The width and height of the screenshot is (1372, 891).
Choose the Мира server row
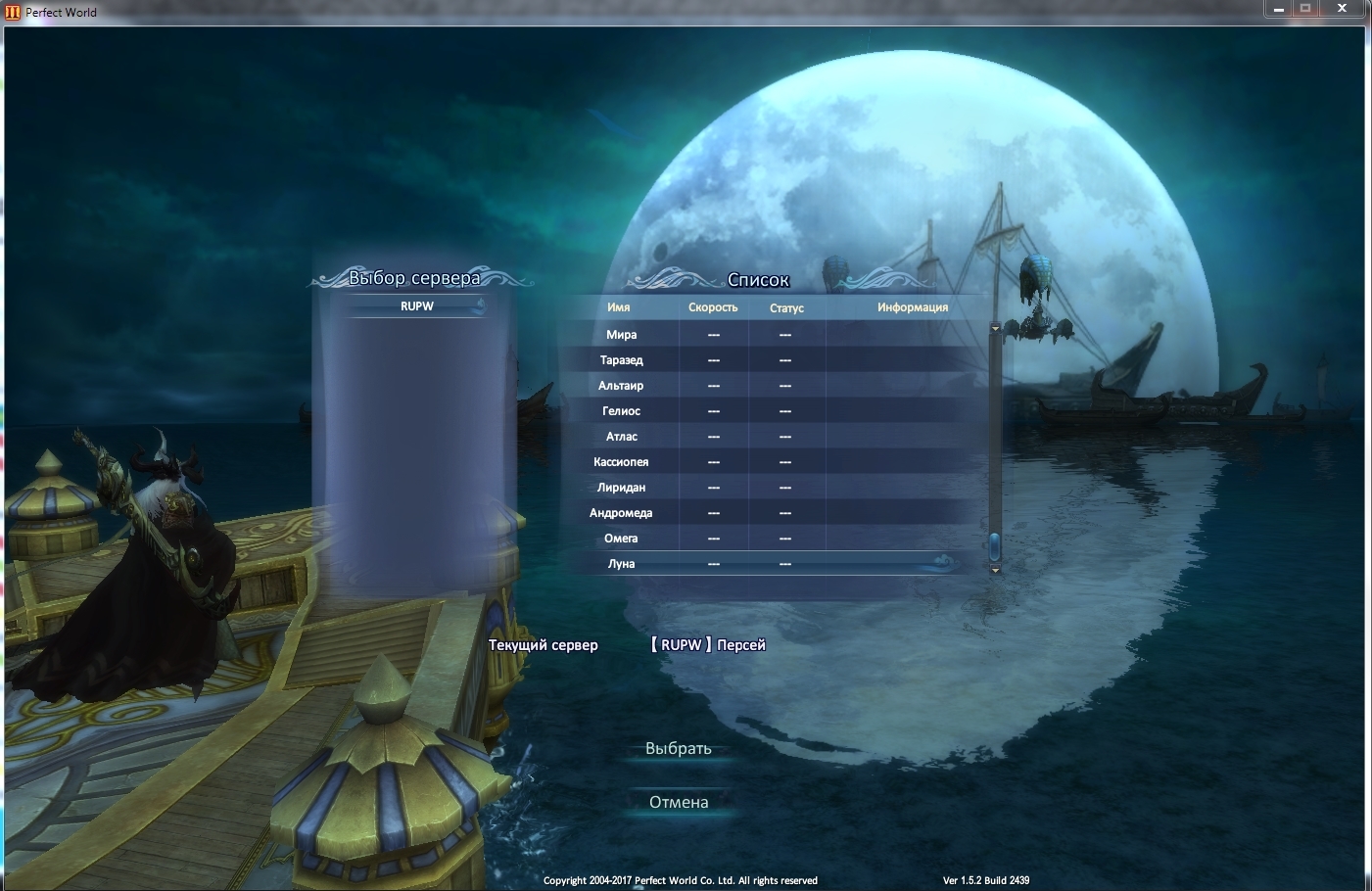tap(621, 335)
